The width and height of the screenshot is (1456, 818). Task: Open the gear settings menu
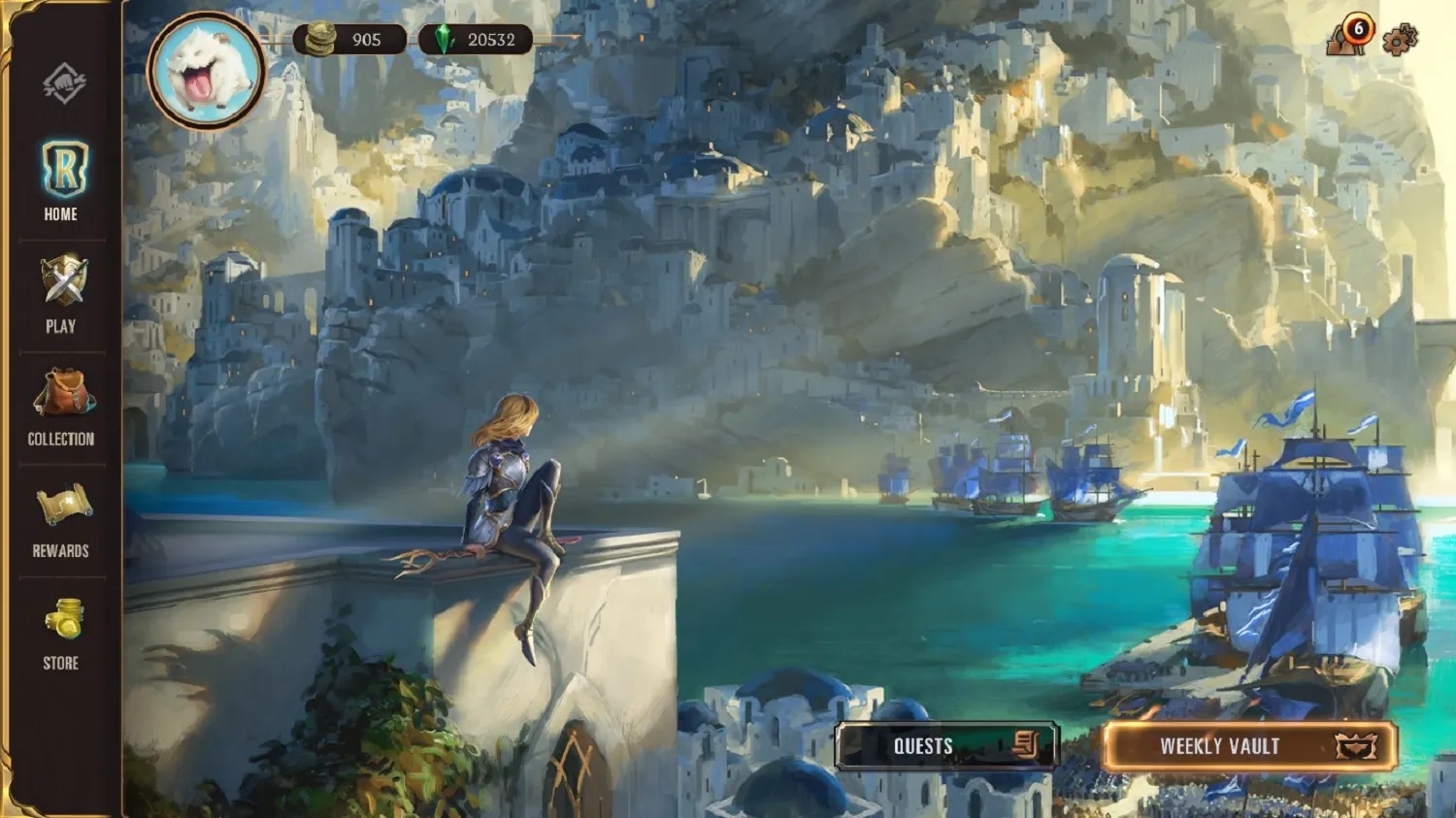point(1400,39)
